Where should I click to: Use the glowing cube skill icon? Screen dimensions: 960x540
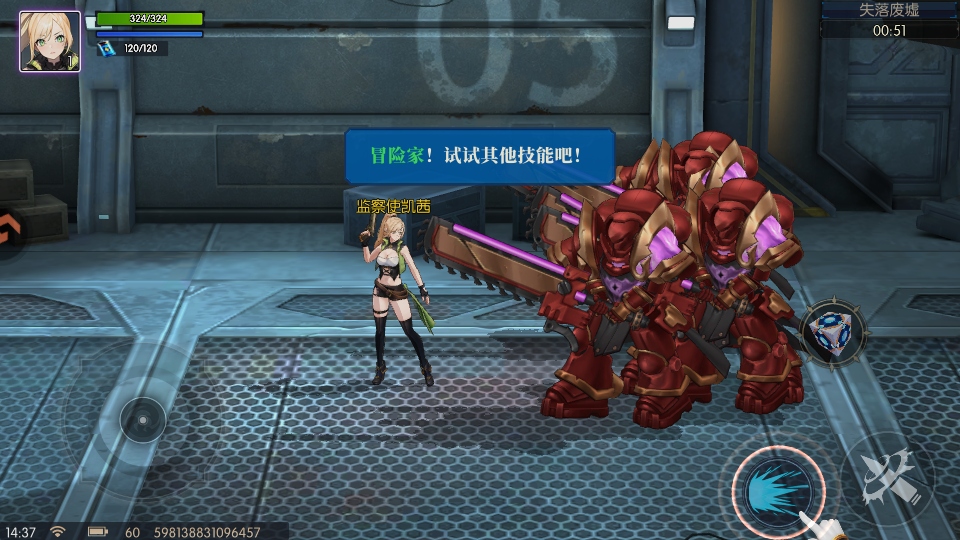coord(833,333)
